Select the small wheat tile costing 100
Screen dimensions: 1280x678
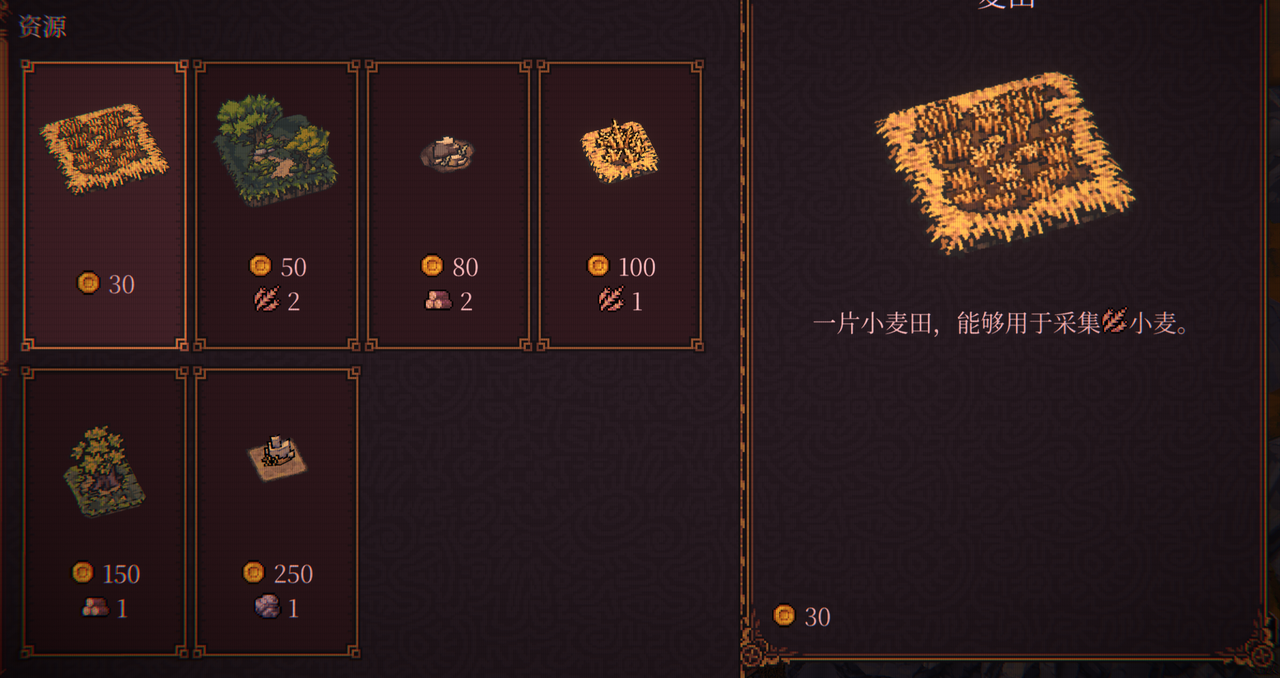click(x=620, y=205)
